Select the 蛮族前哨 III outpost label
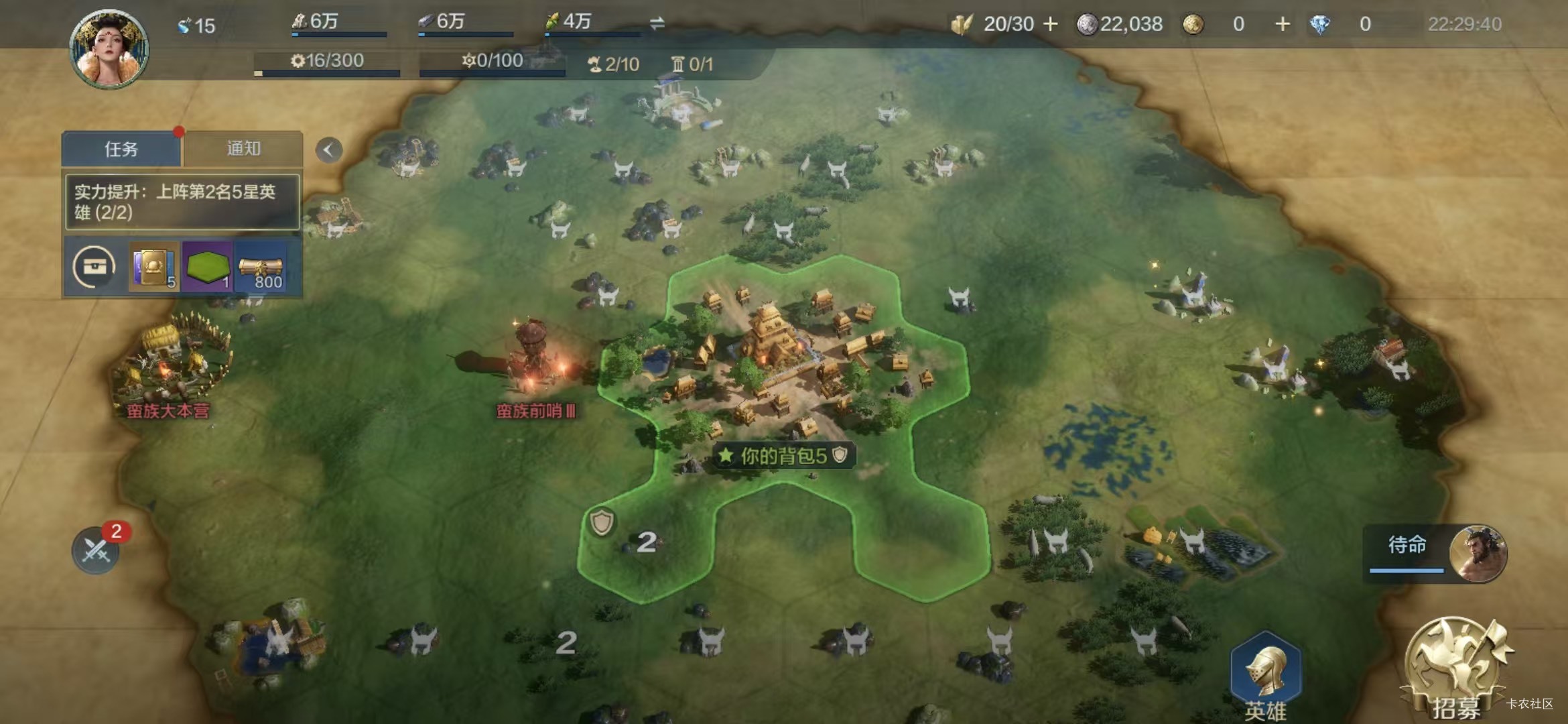 point(535,411)
